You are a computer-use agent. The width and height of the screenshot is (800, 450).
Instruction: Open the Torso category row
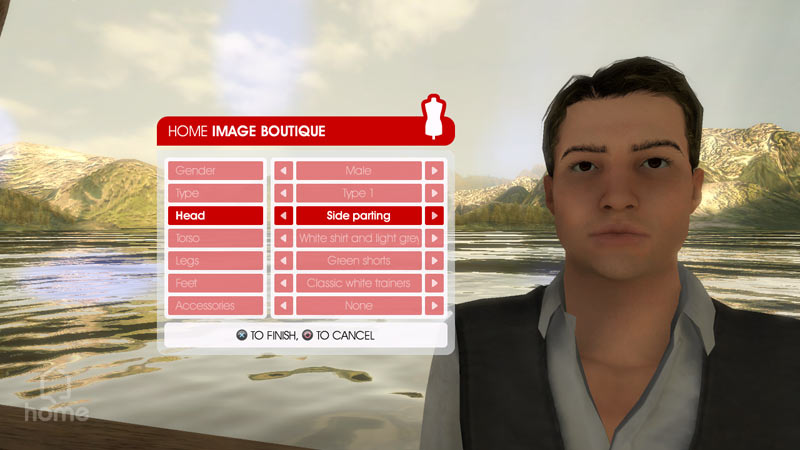215,238
